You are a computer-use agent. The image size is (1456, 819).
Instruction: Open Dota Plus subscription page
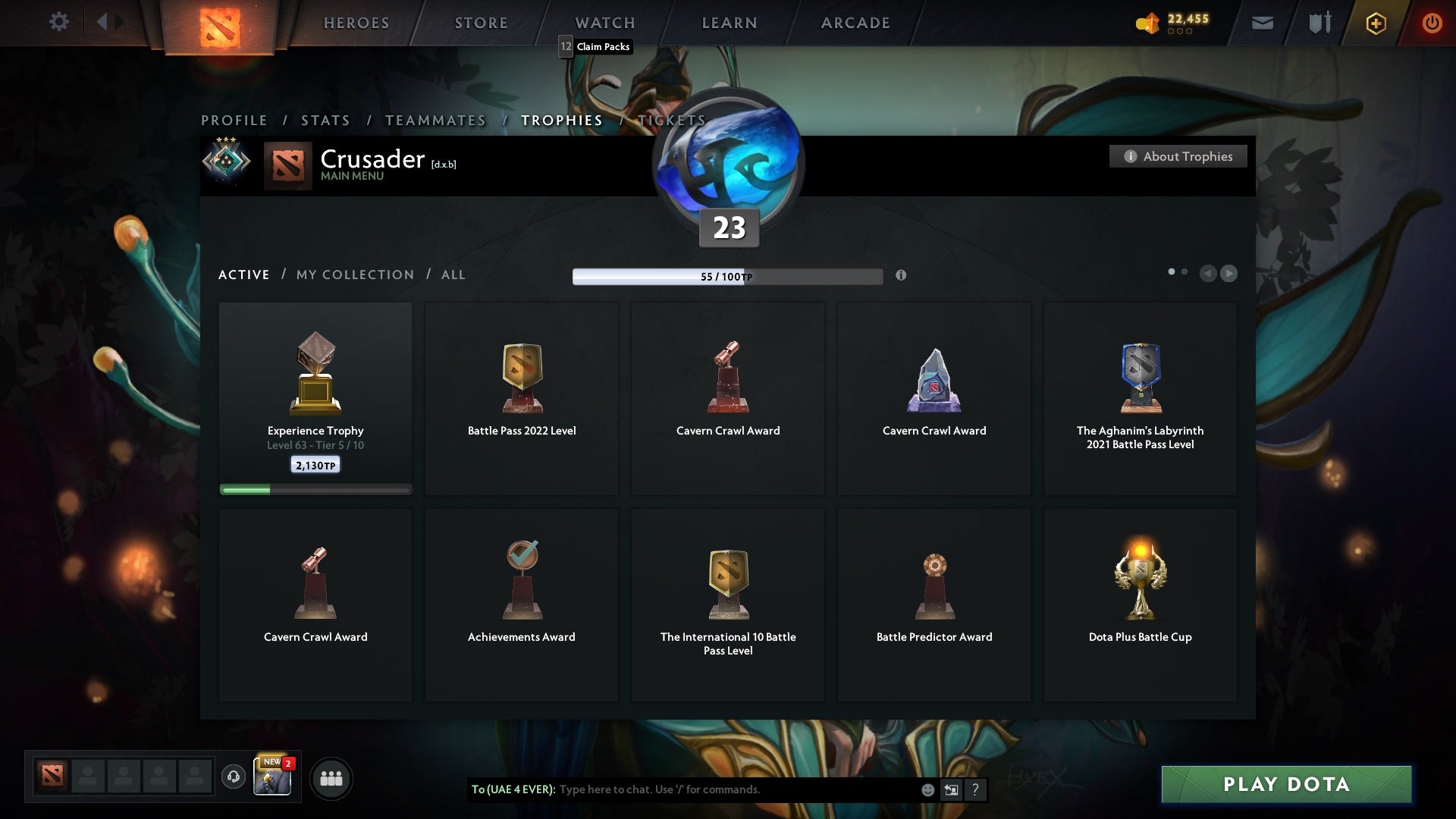(x=1375, y=23)
